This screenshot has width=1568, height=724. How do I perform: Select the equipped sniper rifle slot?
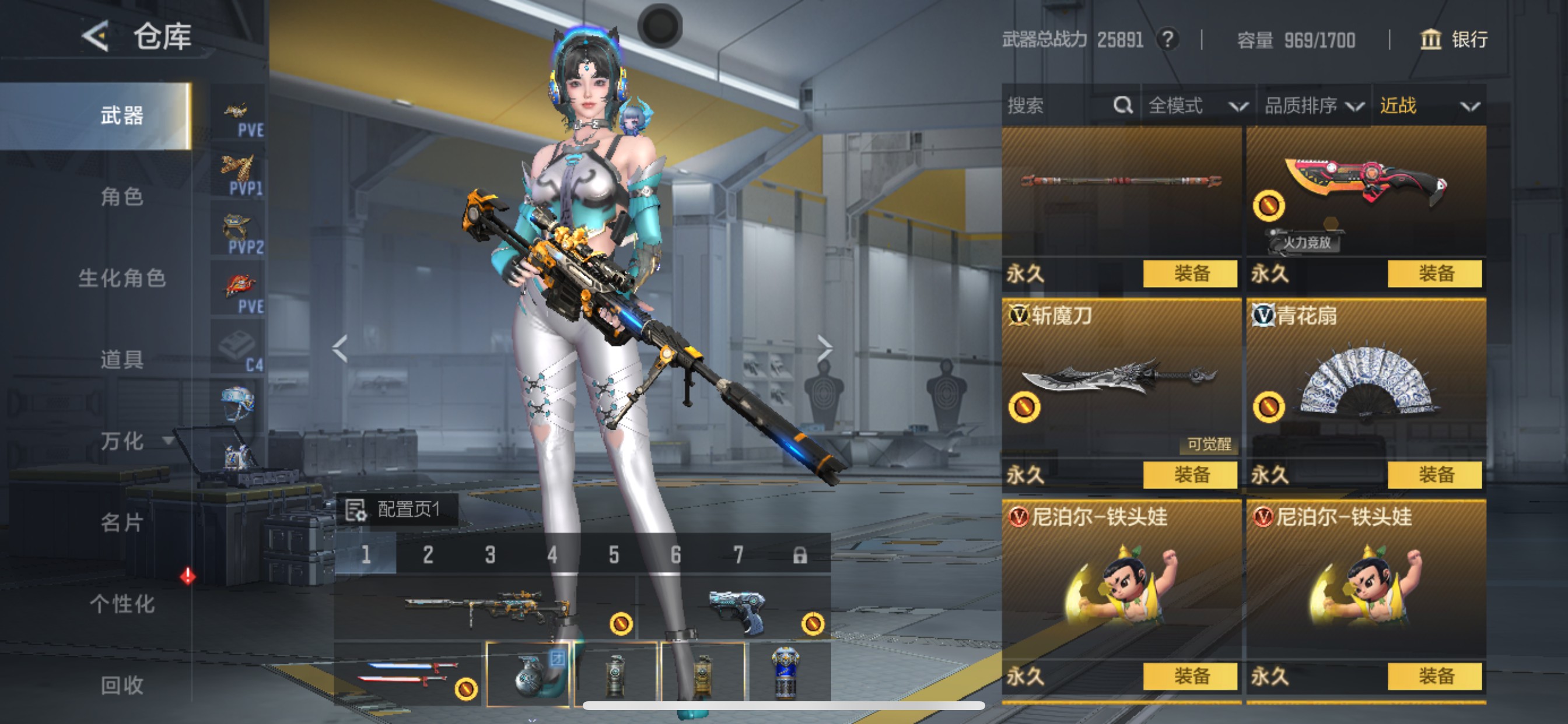(486, 607)
